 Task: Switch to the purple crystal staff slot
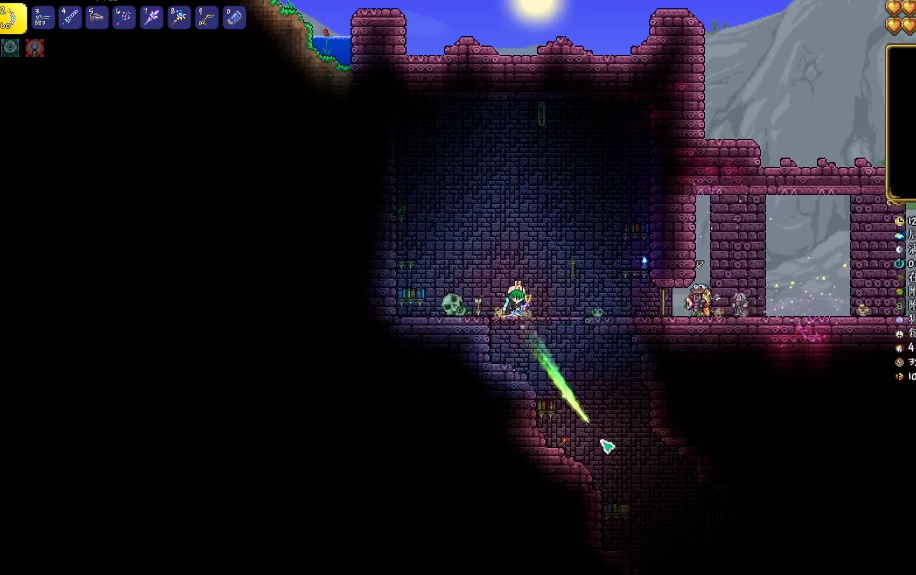pos(152,17)
